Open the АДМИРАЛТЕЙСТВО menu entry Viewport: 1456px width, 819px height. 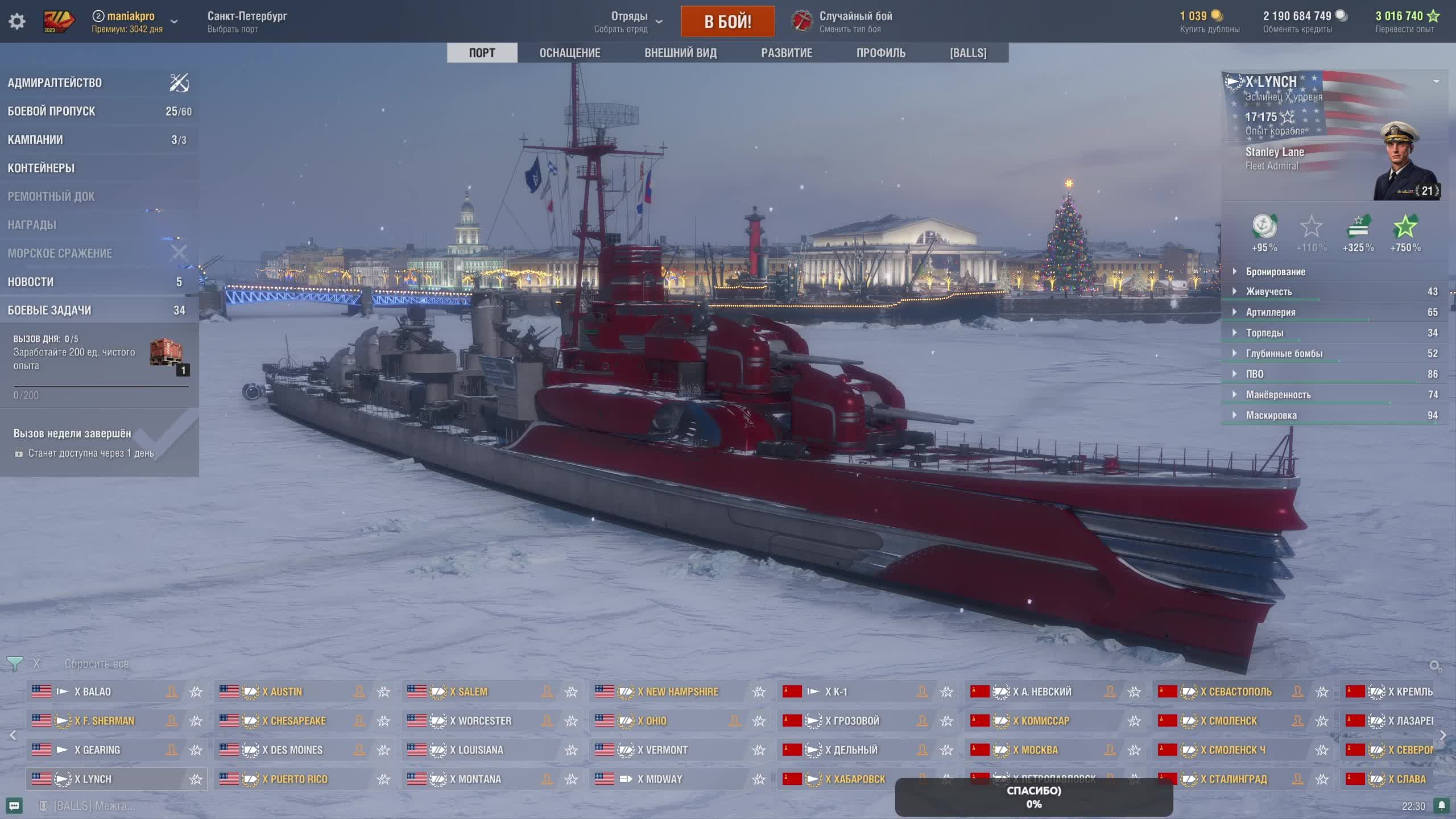point(55,83)
